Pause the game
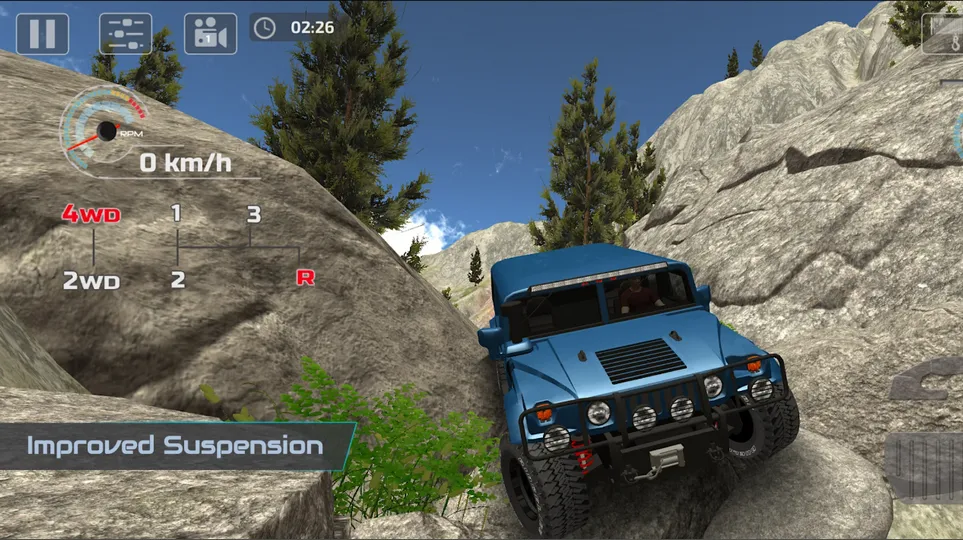Viewport: 963px width, 540px height. click(x=42, y=34)
